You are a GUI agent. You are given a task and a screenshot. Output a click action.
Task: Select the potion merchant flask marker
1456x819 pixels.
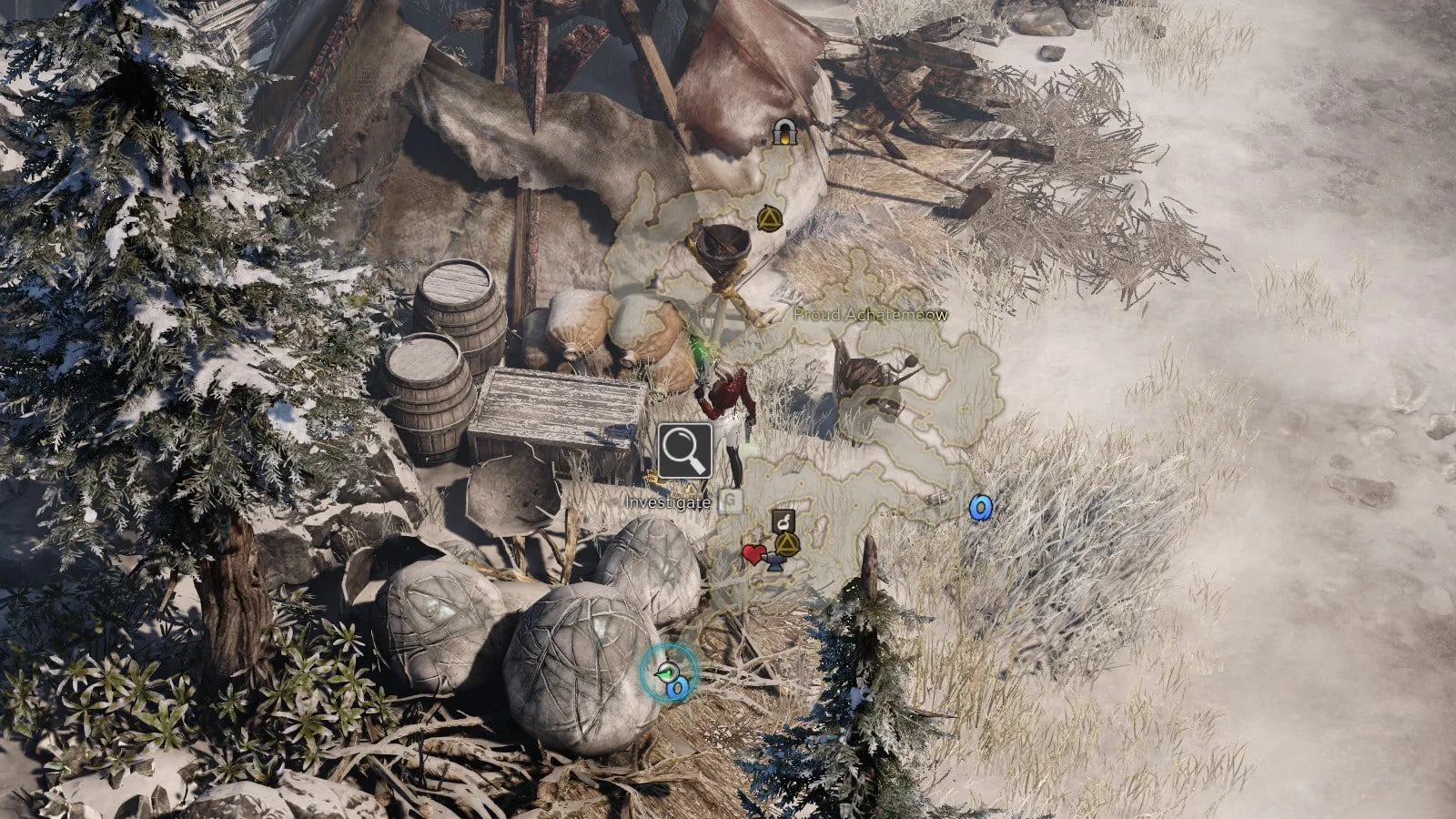(x=784, y=522)
